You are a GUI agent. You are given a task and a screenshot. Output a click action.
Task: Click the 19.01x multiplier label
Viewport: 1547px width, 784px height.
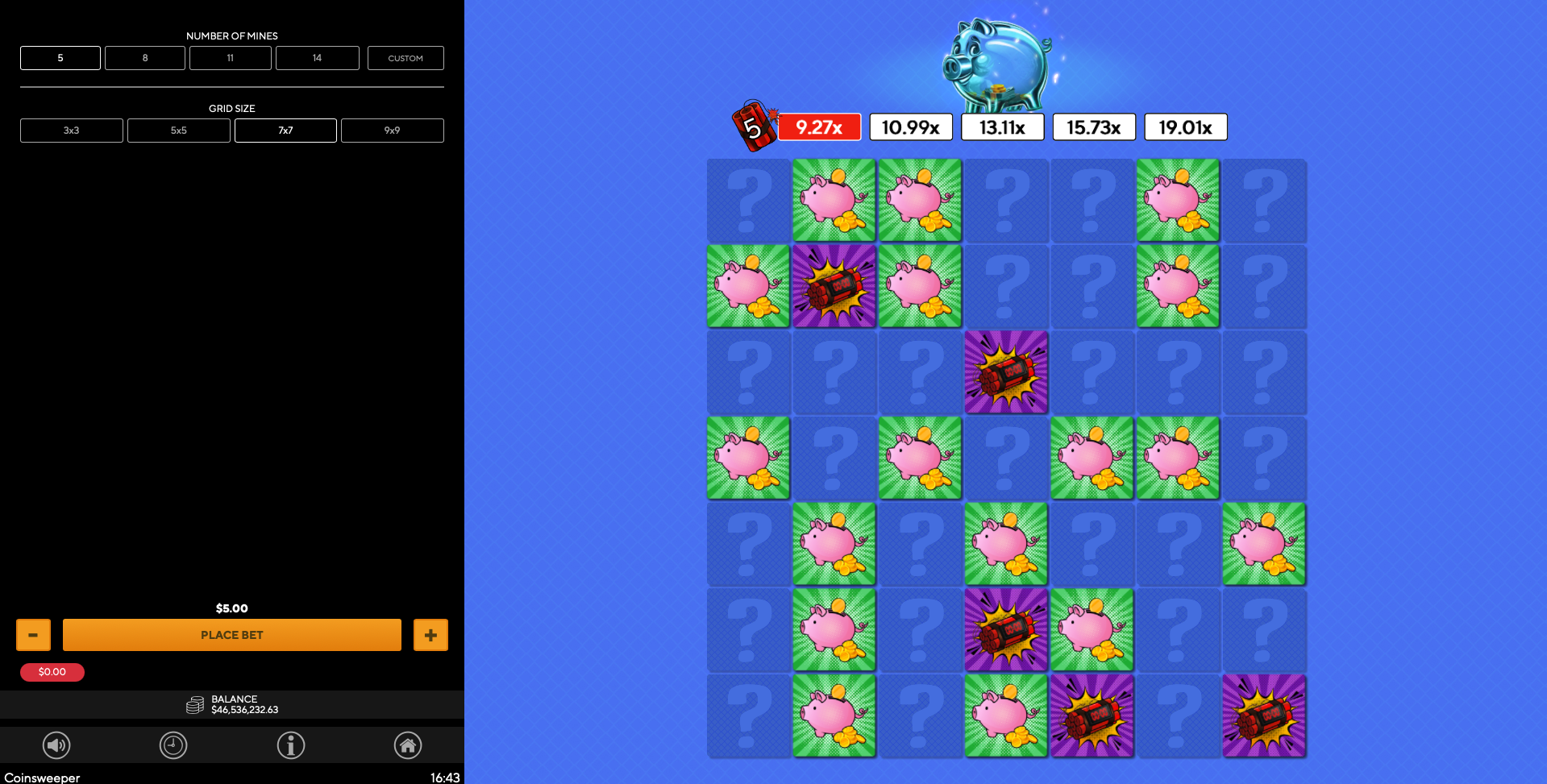coord(1185,126)
